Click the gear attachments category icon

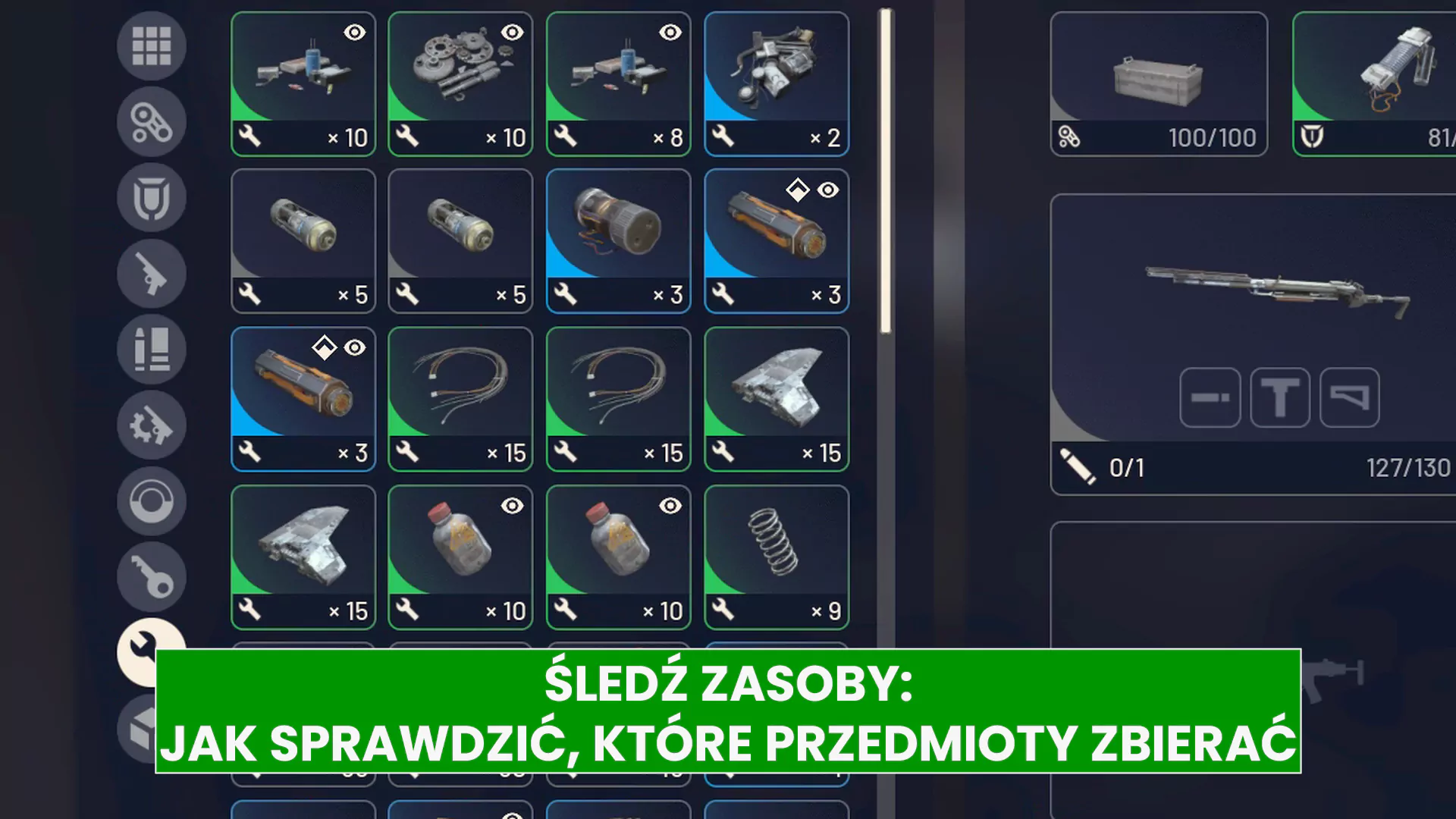(152, 426)
